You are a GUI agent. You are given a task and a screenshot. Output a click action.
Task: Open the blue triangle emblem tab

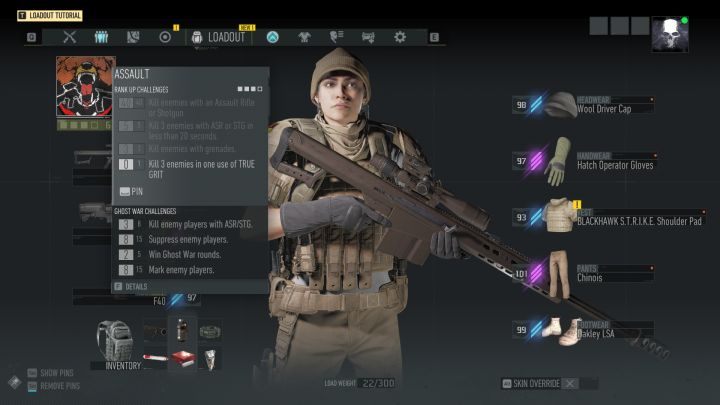272,37
